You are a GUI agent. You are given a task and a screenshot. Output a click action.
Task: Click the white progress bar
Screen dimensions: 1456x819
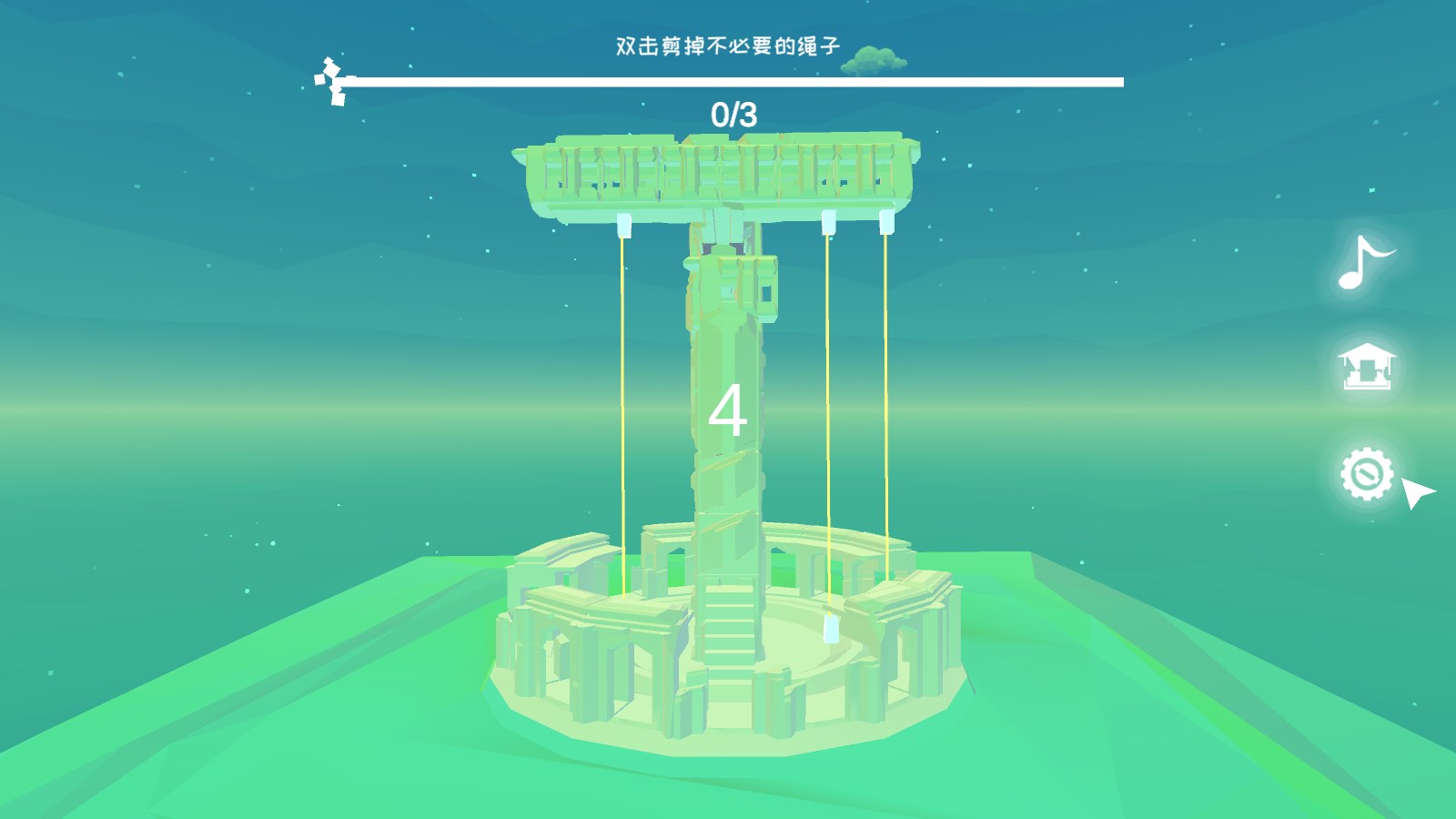tap(728, 82)
